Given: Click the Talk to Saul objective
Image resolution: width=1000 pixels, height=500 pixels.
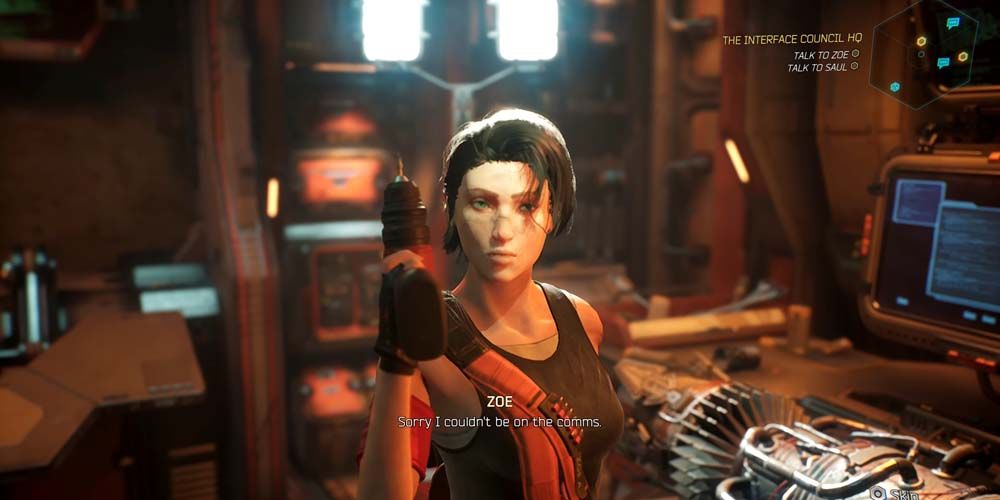Looking at the screenshot, I should tap(817, 68).
